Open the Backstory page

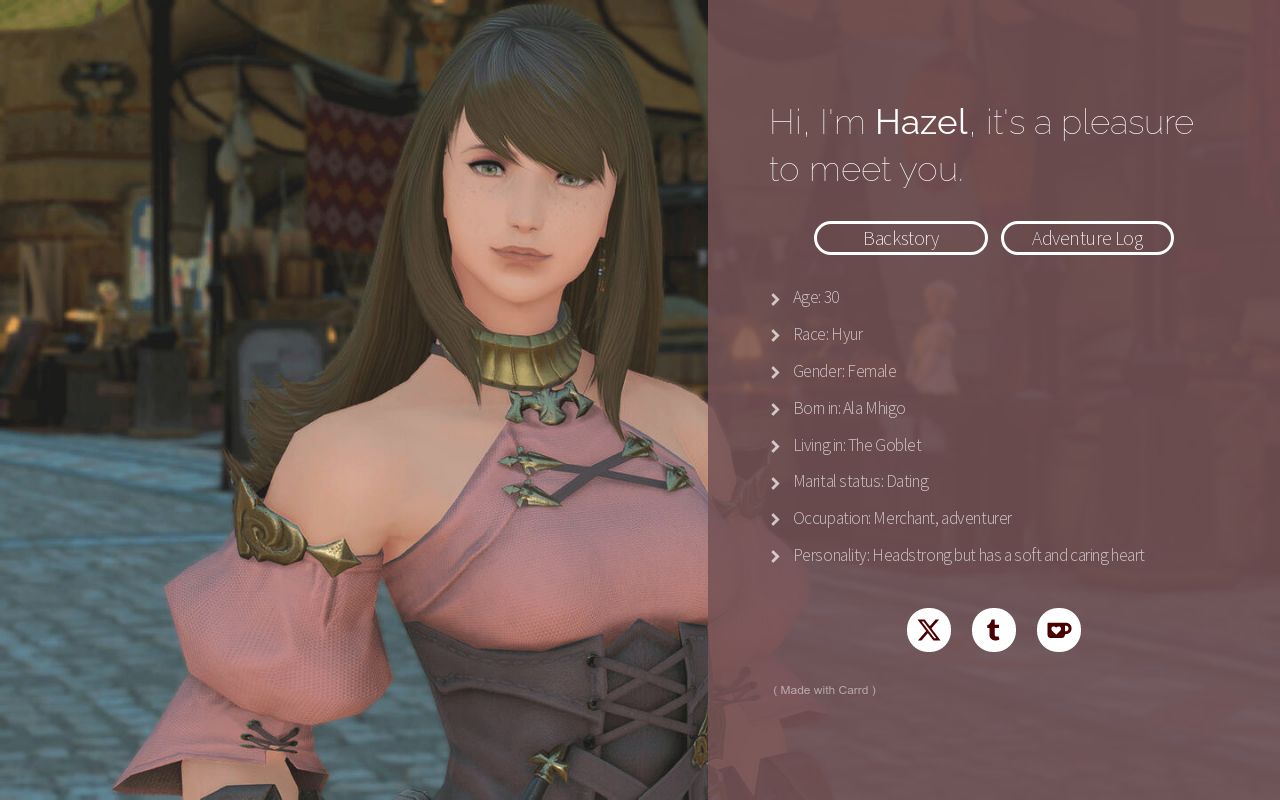pos(900,238)
